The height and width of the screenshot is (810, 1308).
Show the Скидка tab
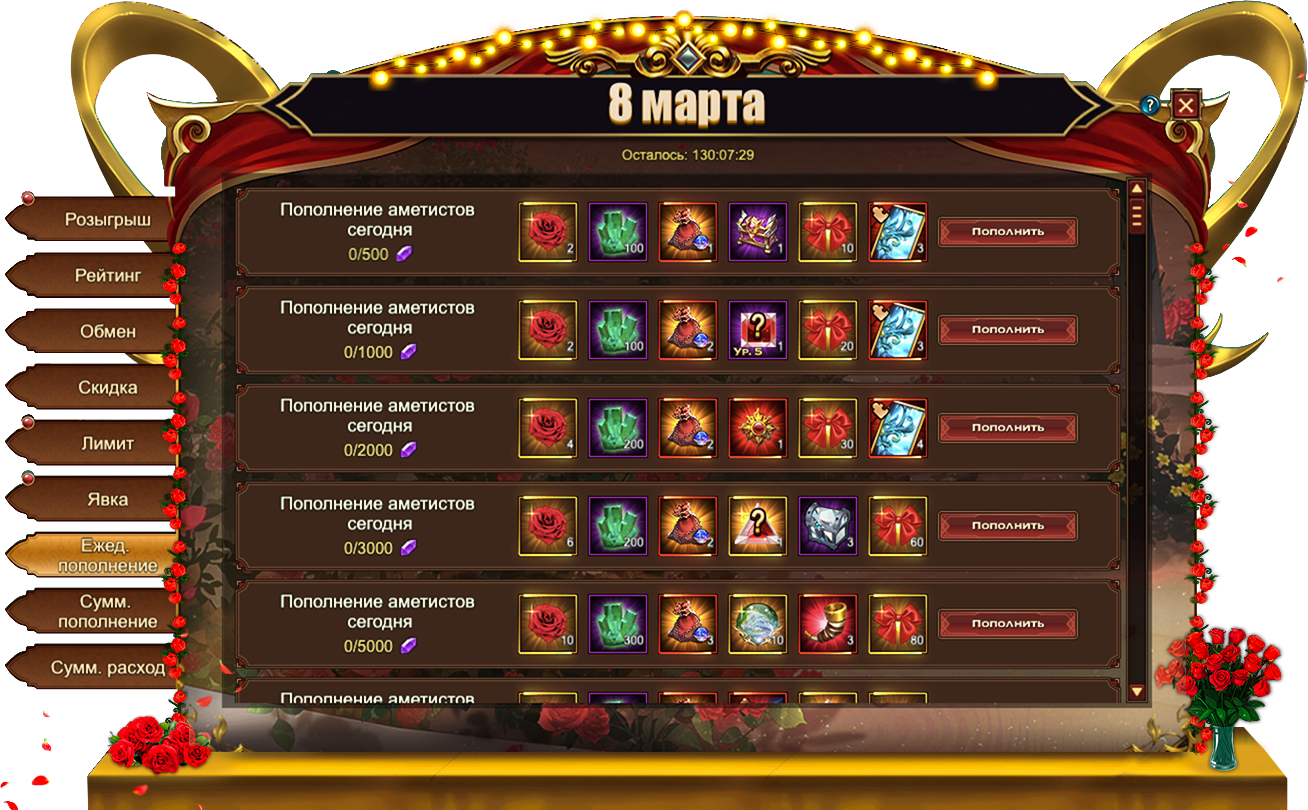pos(106,387)
